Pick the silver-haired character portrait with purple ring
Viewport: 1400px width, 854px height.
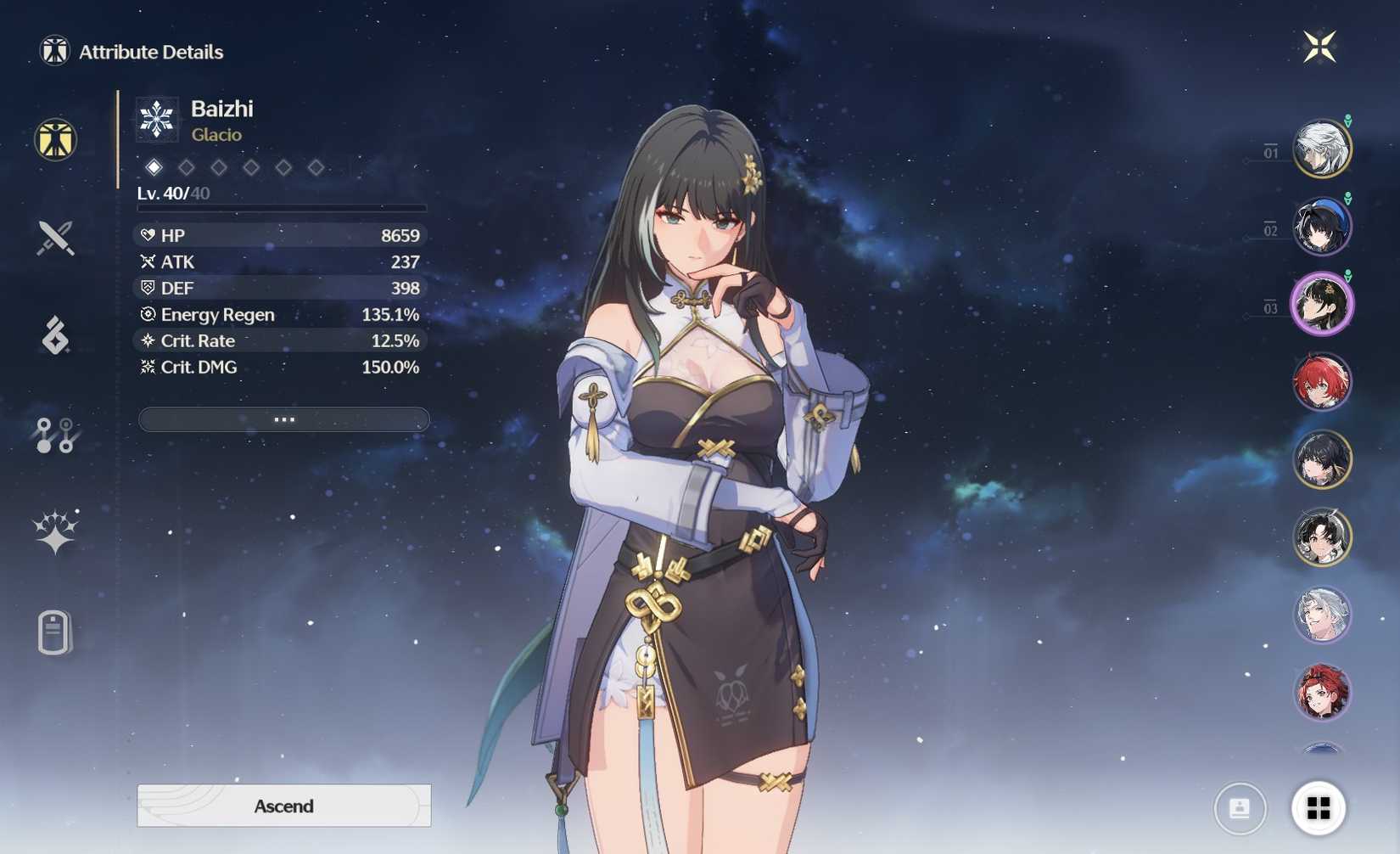(x=1321, y=615)
